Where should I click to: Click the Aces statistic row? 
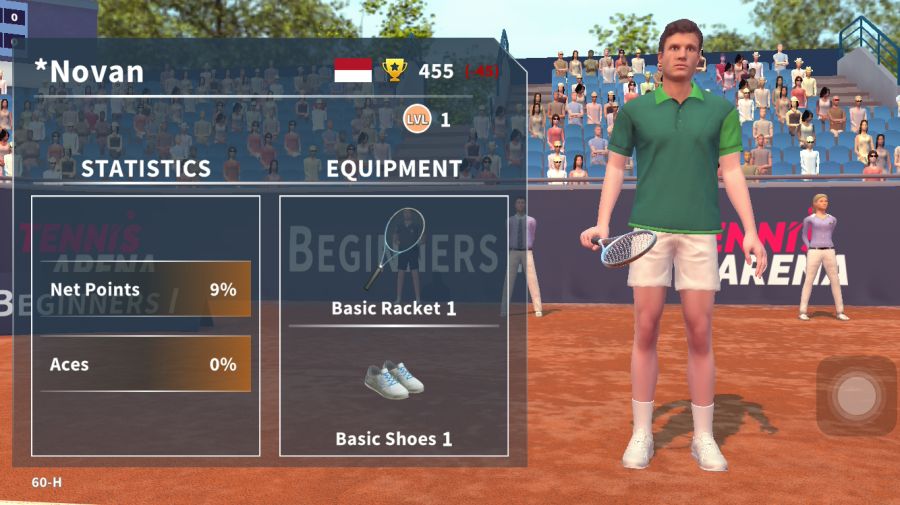[x=145, y=364]
